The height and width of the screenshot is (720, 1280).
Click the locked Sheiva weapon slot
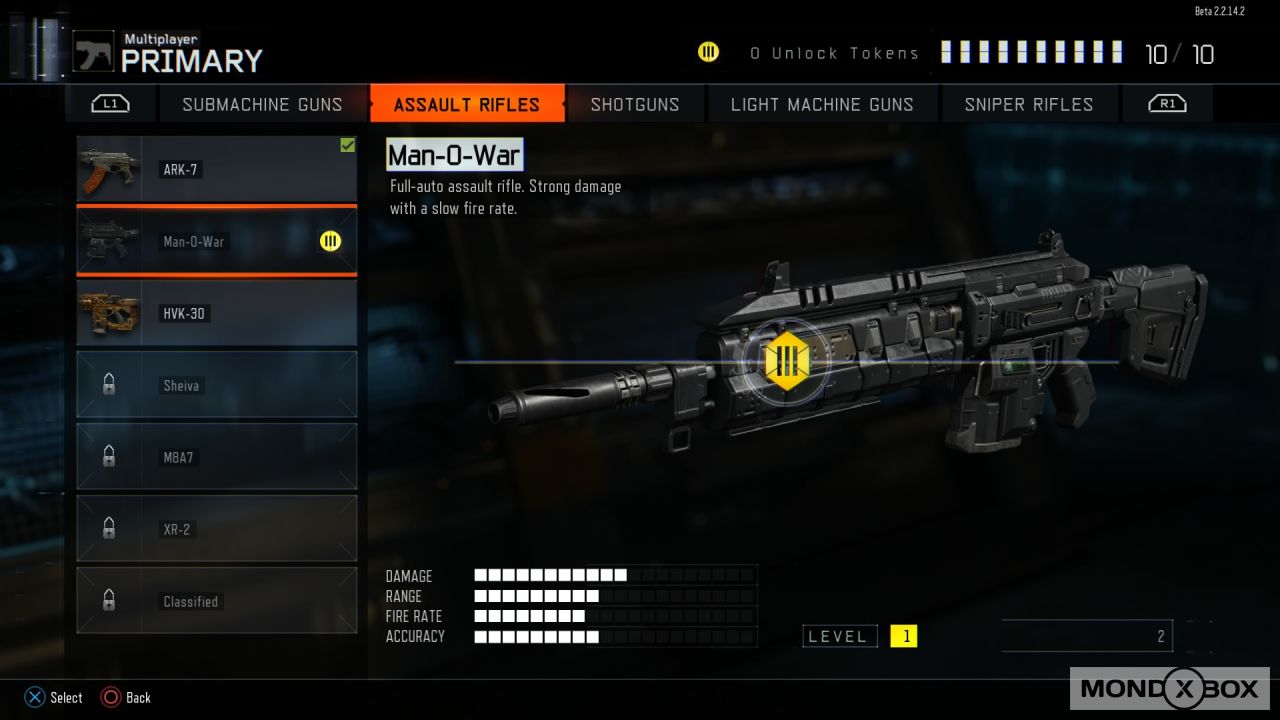217,385
